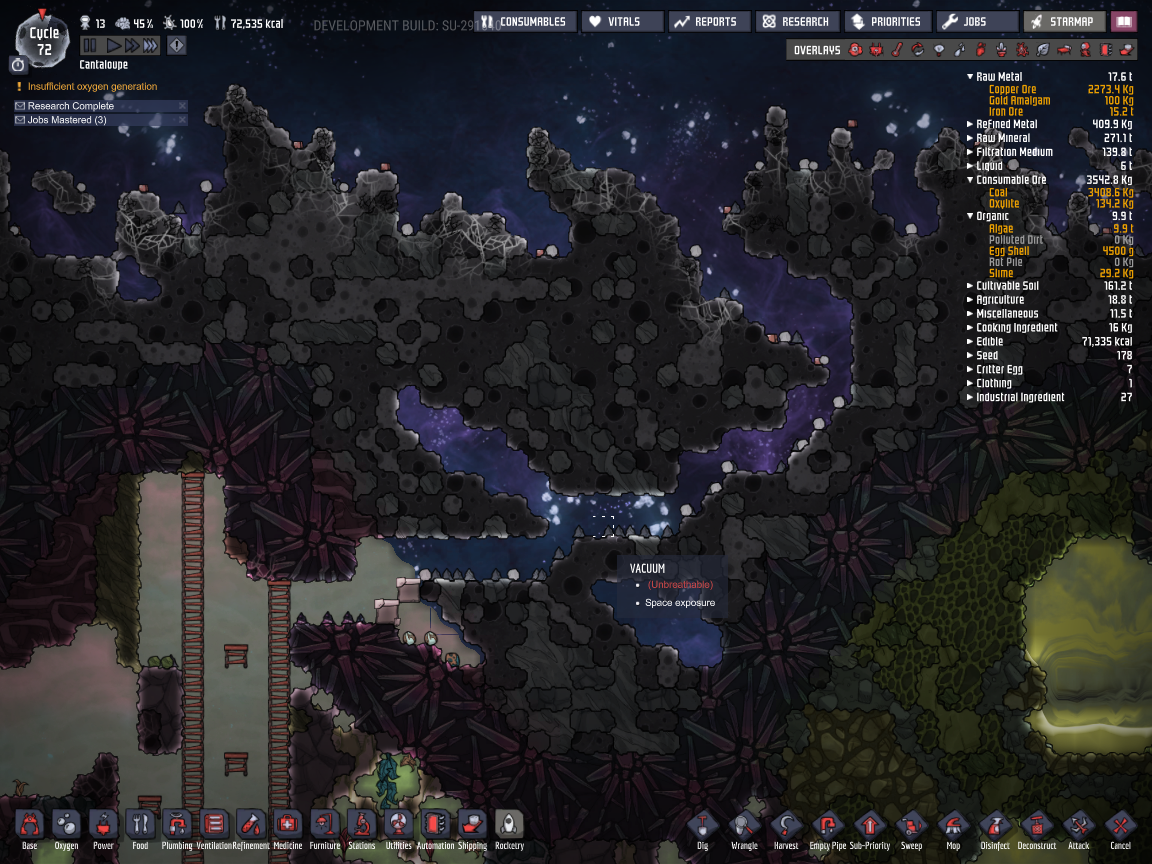Select the Dig tool
This screenshot has height=864, width=1152.
pos(703,826)
